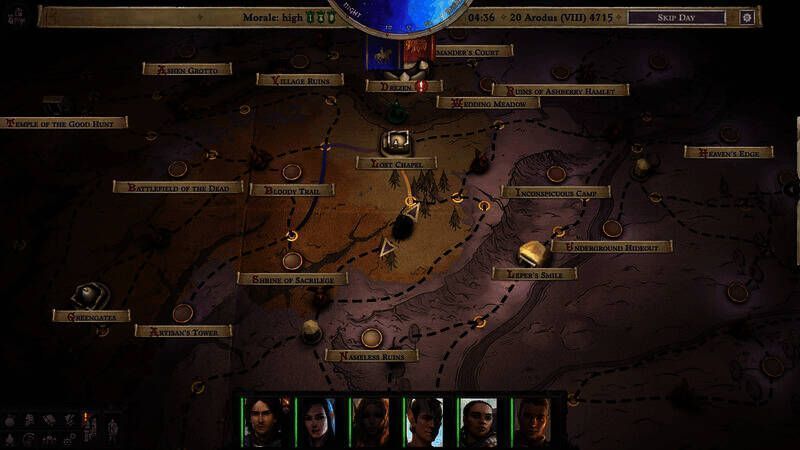Viewport: 800px width, 450px height.
Task: Select the Bloody Trail location
Action: [292, 190]
